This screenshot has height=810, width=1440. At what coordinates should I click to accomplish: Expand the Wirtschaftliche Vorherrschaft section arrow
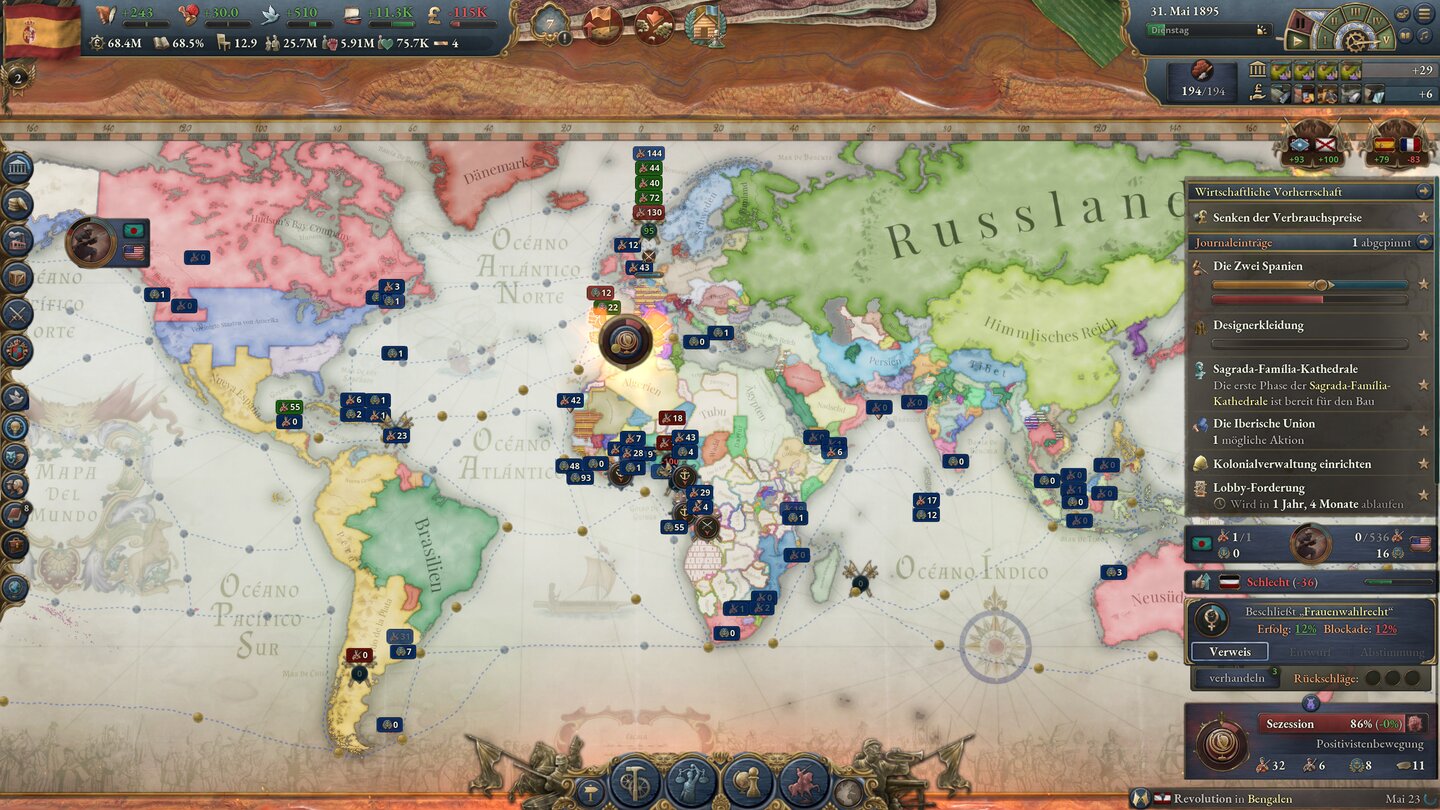(1423, 192)
